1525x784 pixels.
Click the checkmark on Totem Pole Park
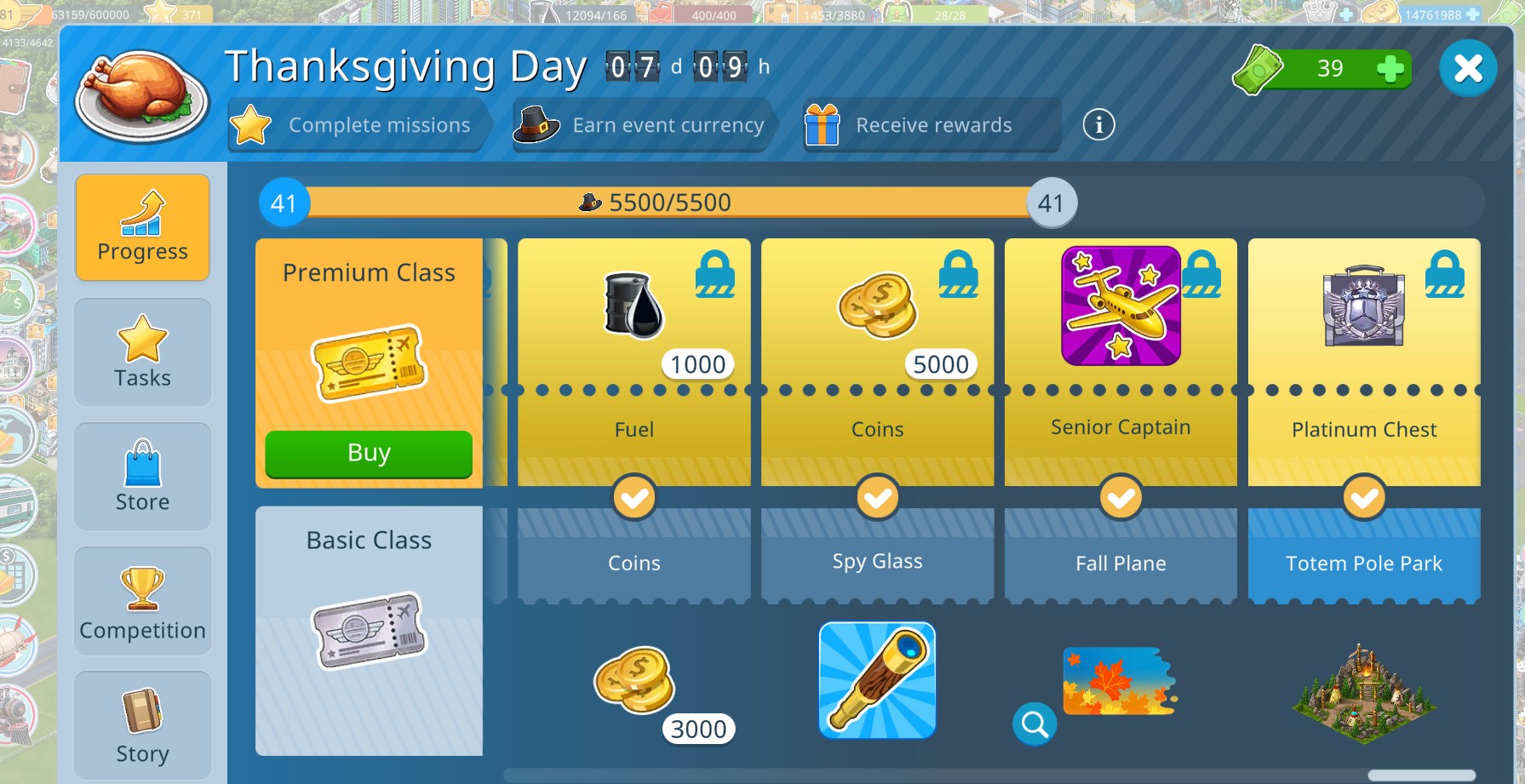pyautogui.click(x=1363, y=498)
